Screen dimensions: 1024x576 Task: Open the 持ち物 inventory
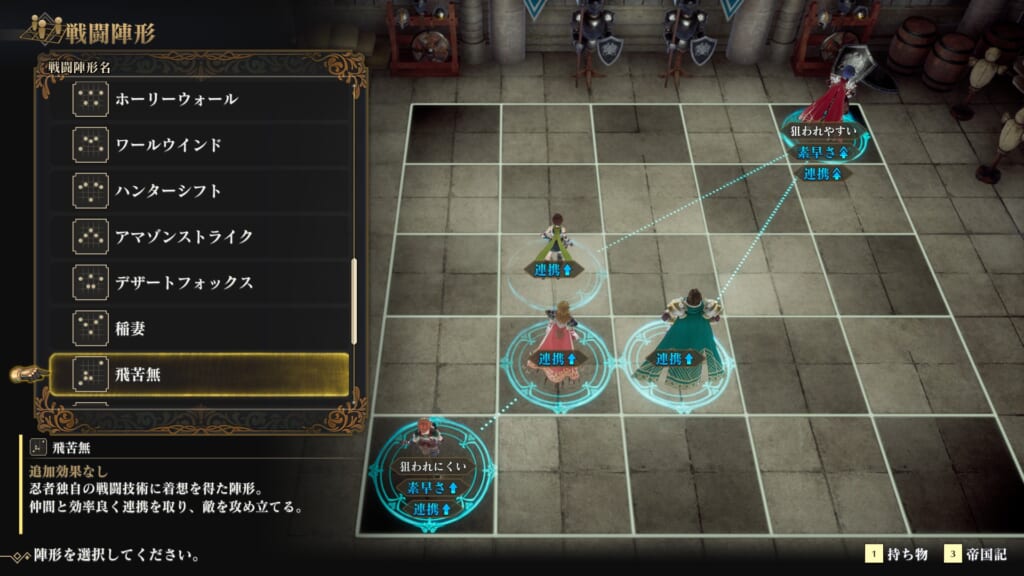click(x=897, y=554)
